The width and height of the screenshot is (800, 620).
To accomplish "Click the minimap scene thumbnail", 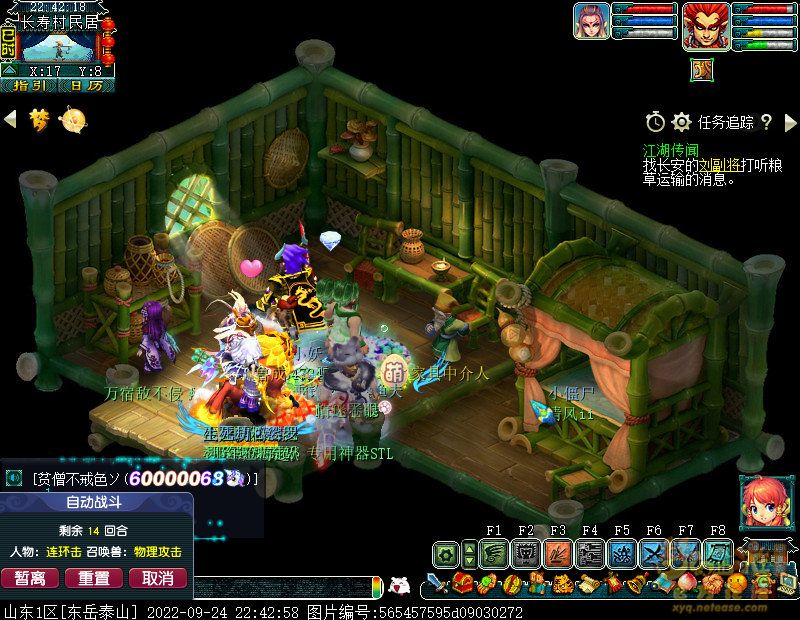I will 58,47.
